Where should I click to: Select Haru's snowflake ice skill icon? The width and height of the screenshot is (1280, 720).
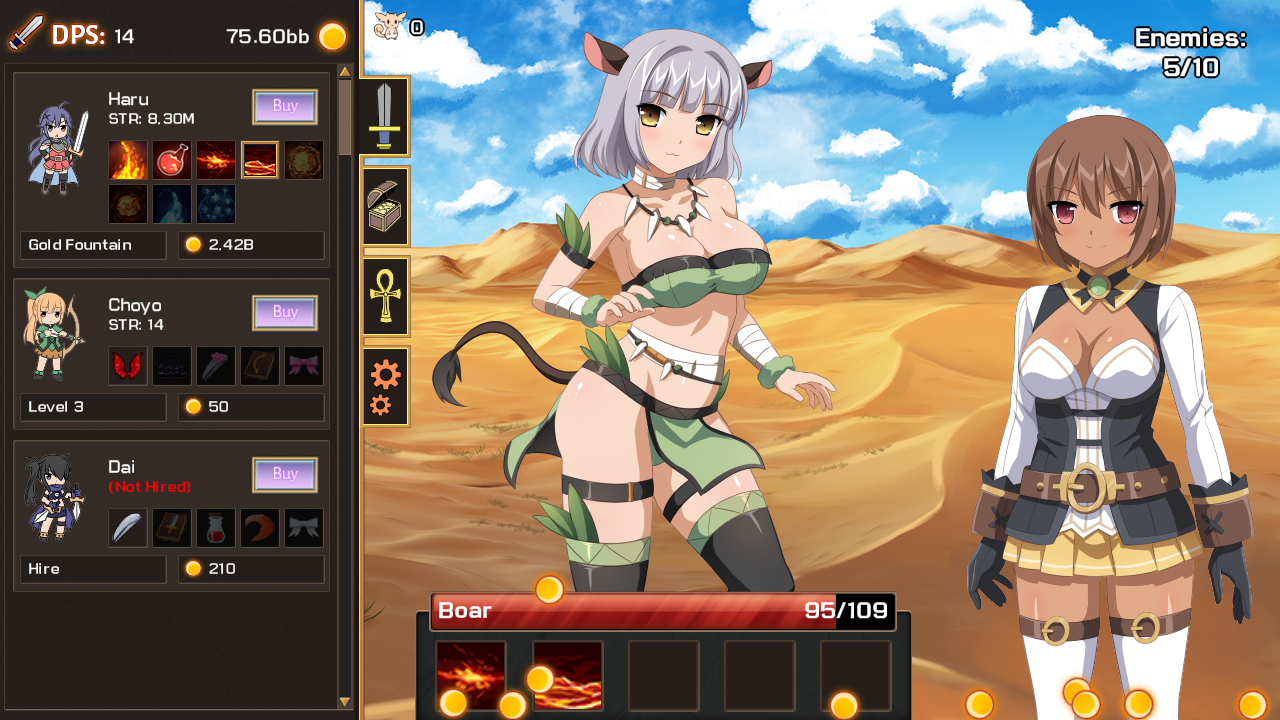216,203
